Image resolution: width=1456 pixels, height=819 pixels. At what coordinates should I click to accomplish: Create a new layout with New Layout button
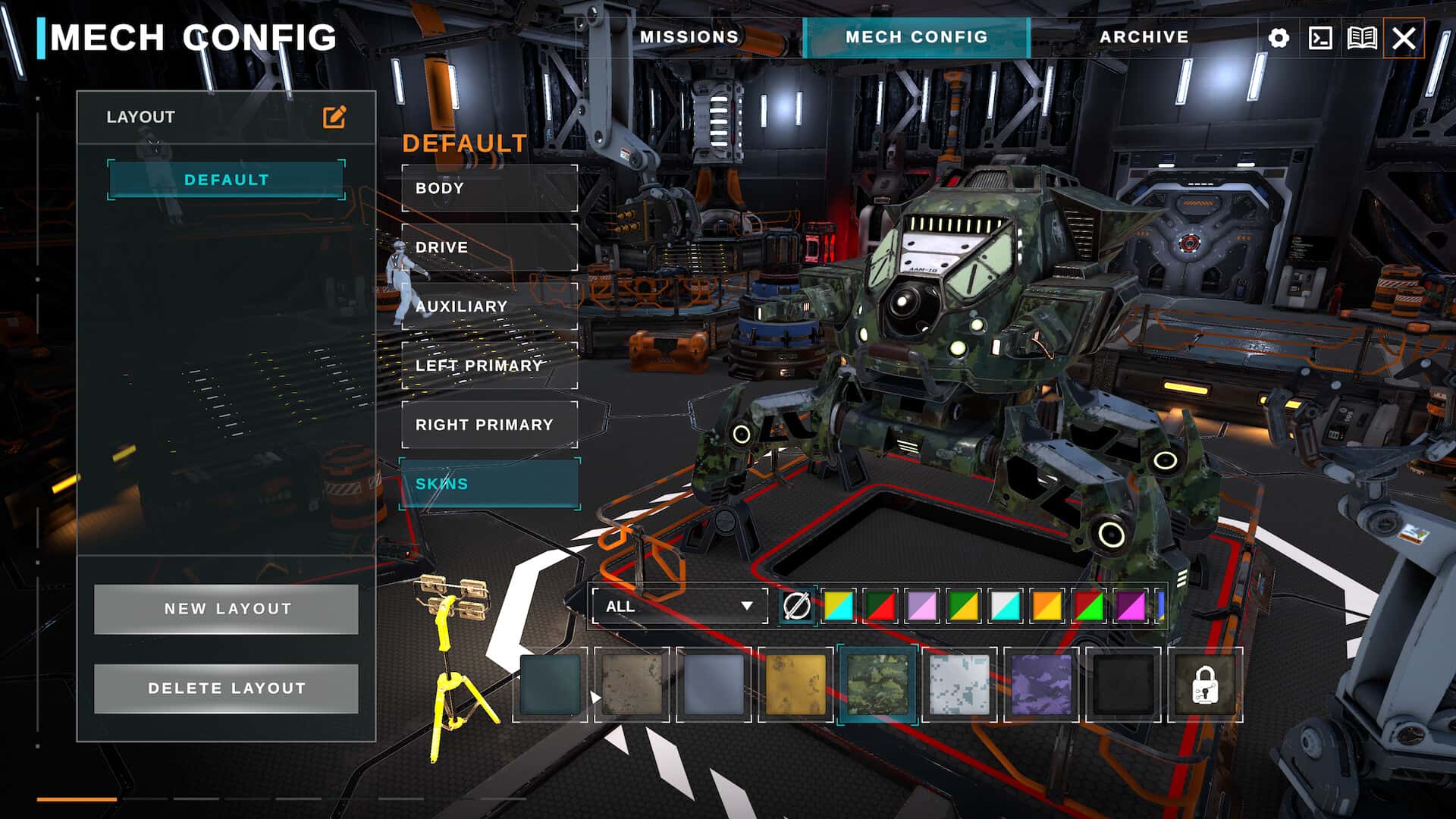(x=225, y=608)
